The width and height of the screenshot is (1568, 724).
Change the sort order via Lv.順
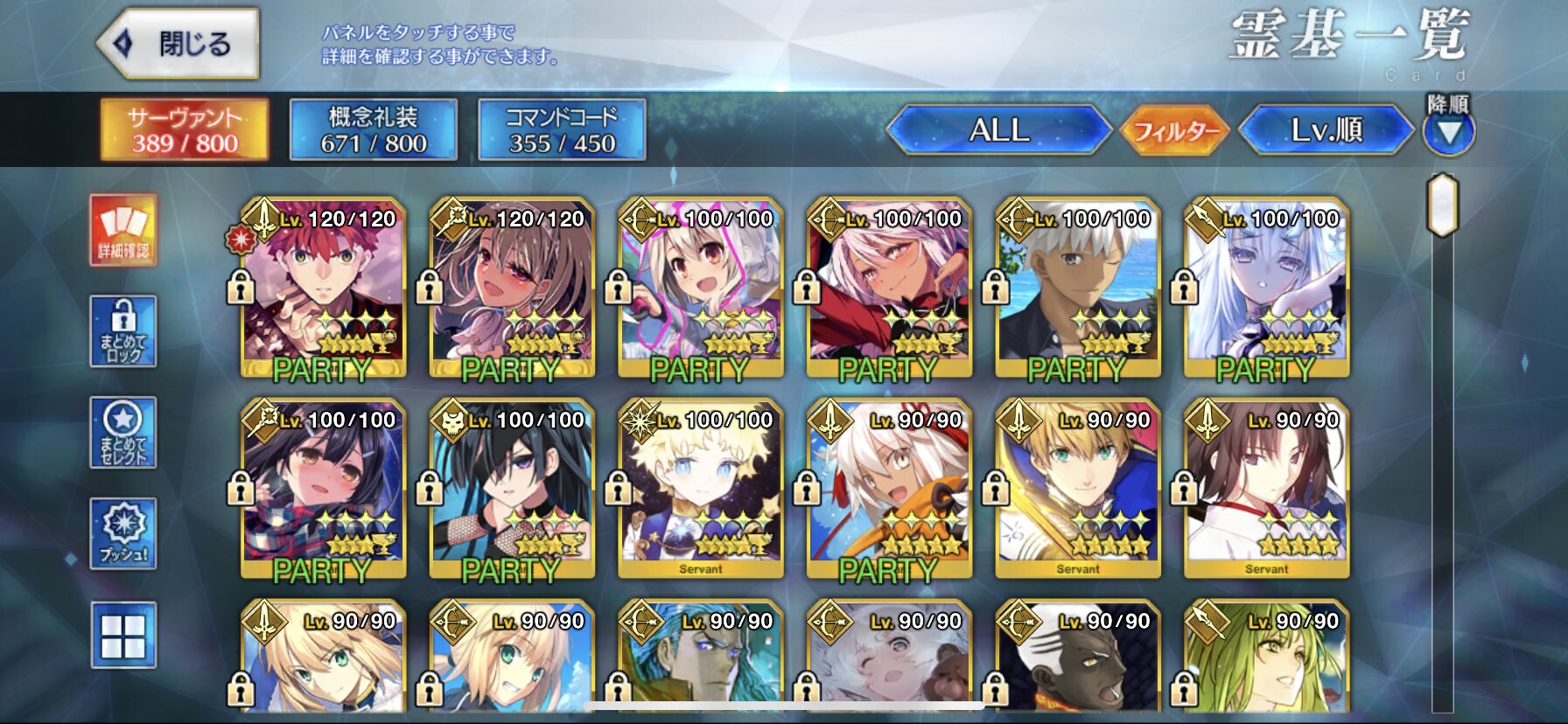point(1326,131)
